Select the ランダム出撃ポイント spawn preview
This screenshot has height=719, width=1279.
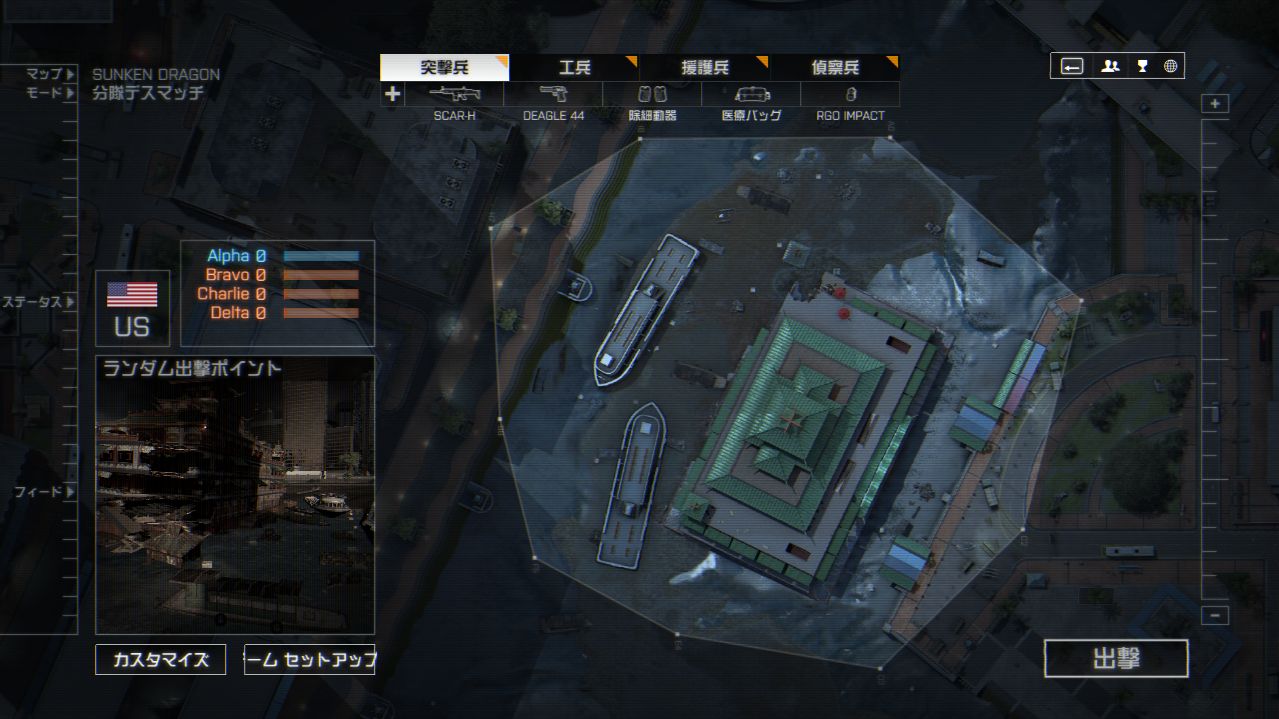pos(235,495)
